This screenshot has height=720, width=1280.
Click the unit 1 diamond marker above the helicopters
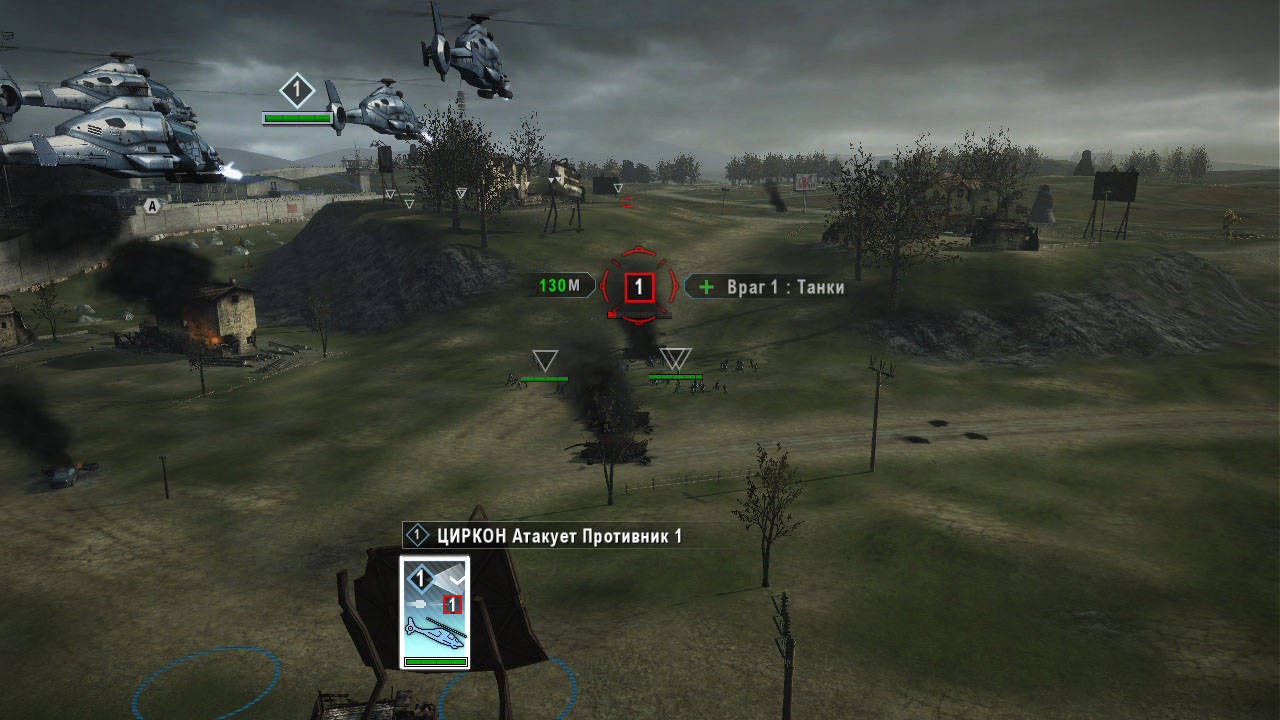tap(296, 91)
